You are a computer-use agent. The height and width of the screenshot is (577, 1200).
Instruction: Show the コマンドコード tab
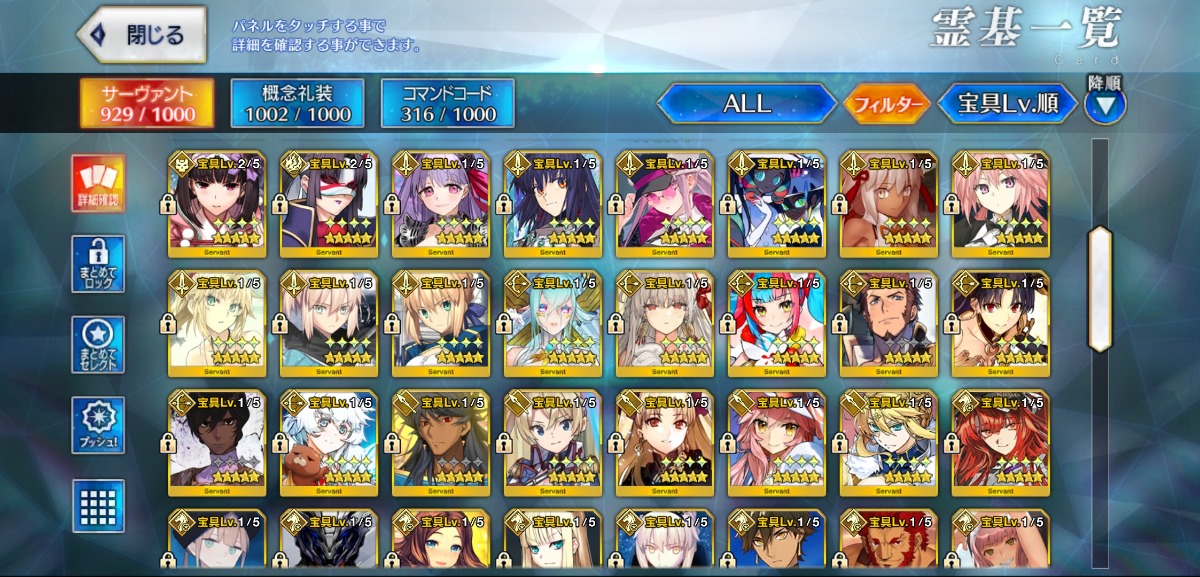448,104
